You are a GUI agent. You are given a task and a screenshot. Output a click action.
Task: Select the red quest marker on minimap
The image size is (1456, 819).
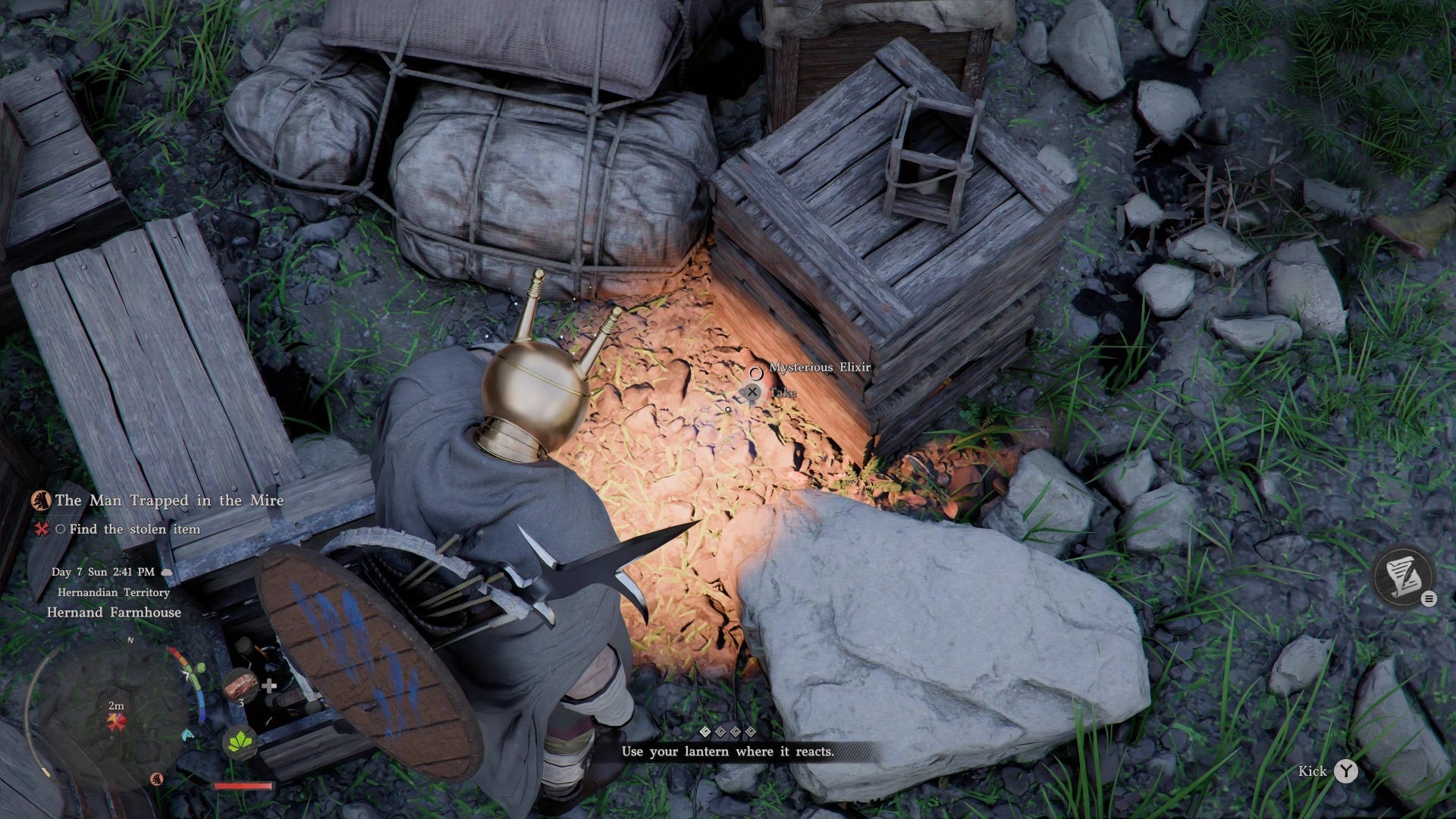pyautogui.click(x=116, y=721)
